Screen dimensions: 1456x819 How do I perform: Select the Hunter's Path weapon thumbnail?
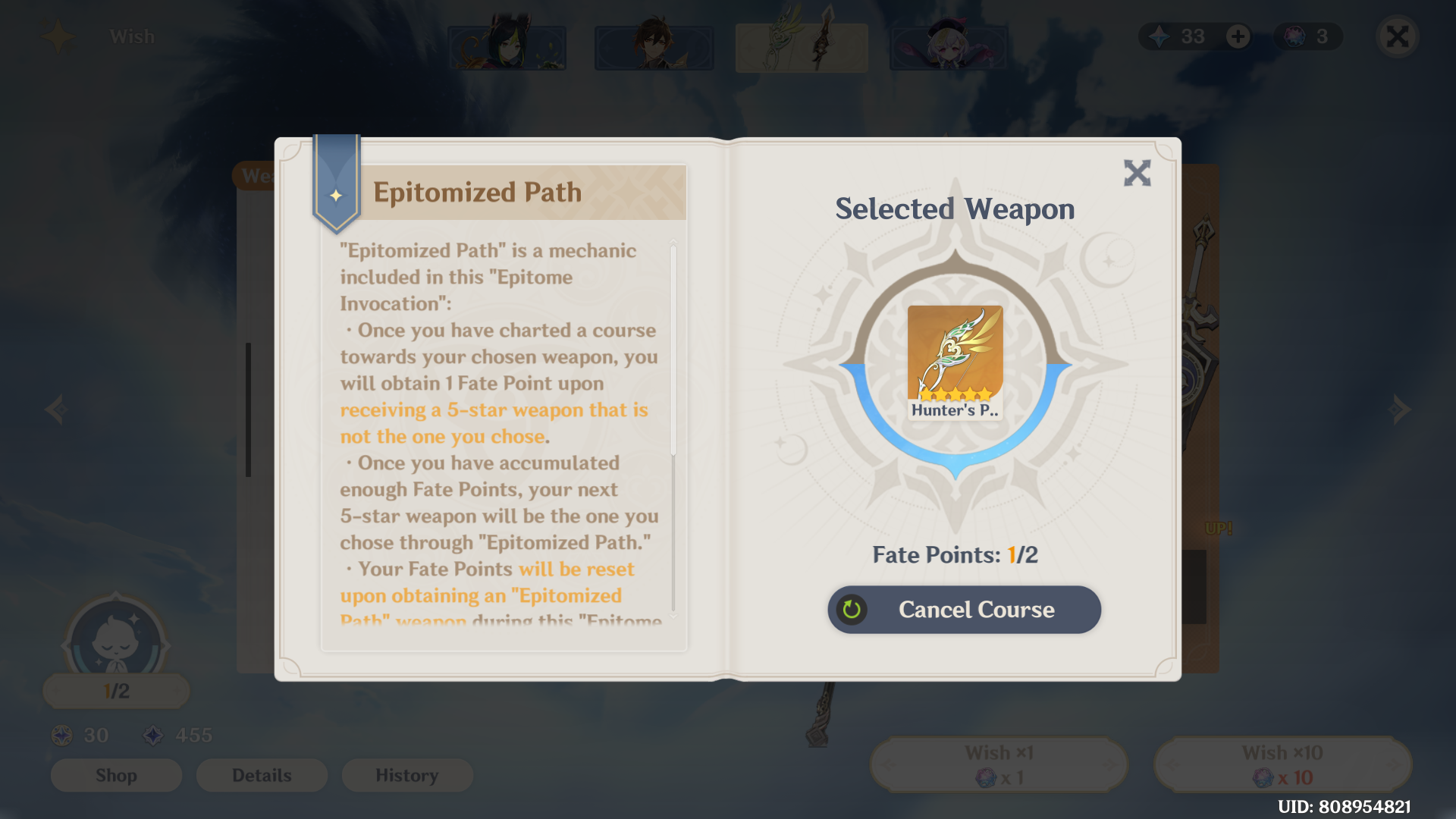click(954, 362)
